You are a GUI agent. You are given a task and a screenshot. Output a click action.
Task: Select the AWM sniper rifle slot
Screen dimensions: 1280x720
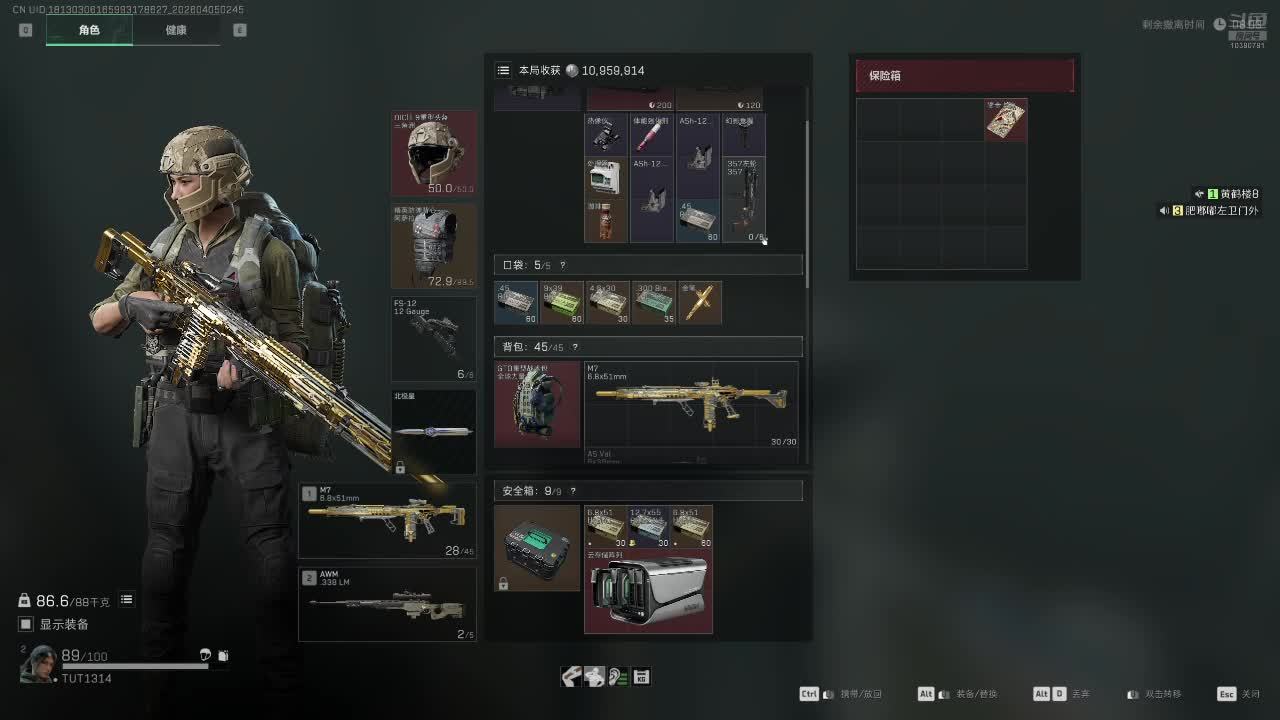pos(387,605)
